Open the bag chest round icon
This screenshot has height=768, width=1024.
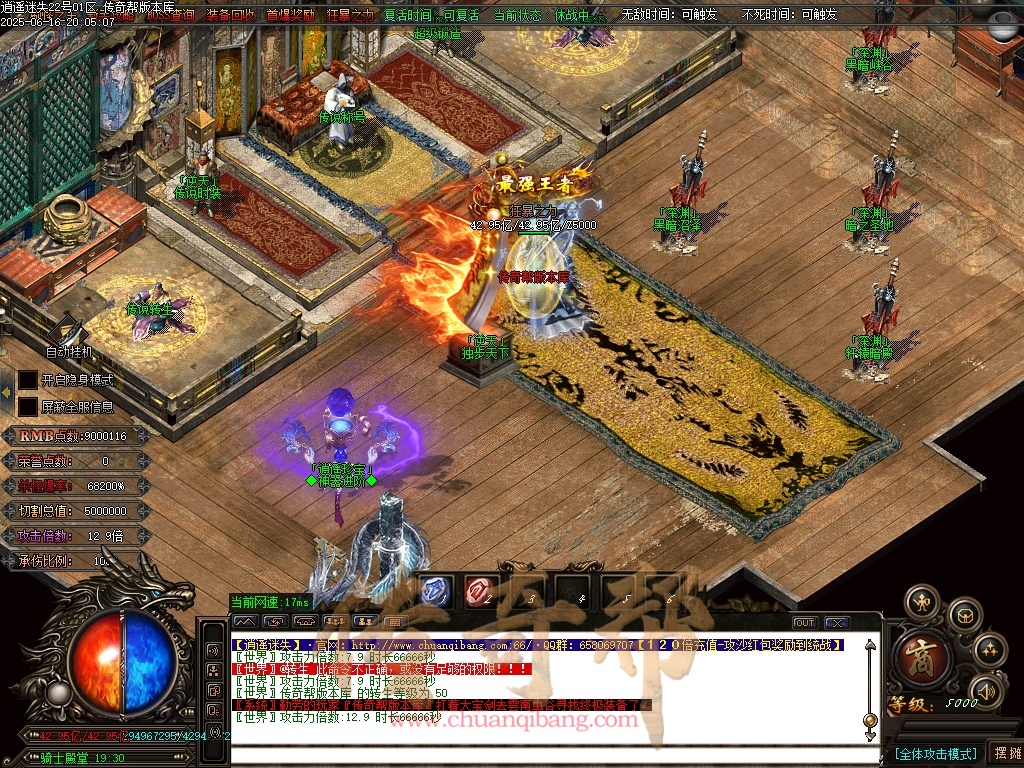pos(965,614)
